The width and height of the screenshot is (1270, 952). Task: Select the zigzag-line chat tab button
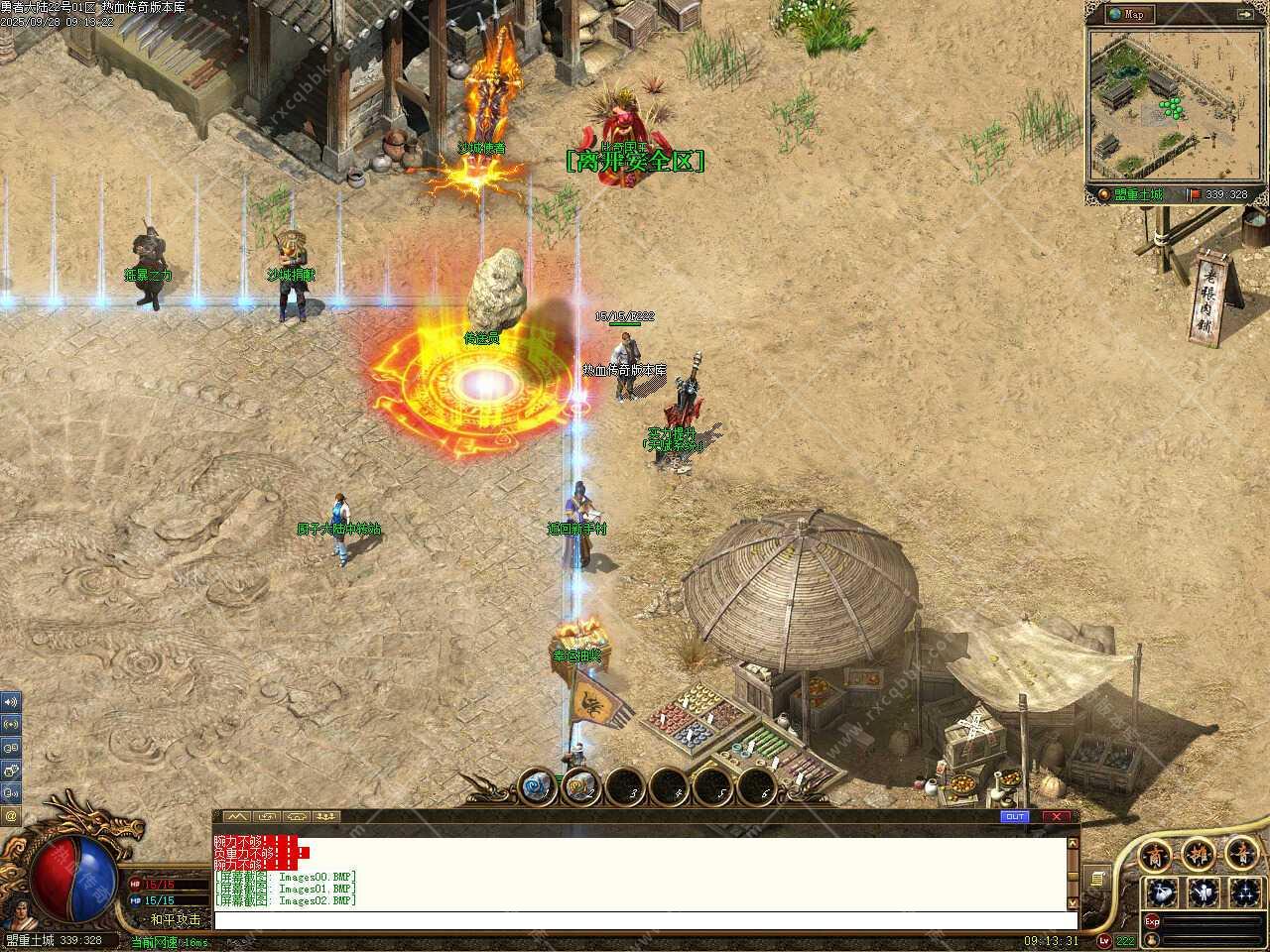[235, 817]
